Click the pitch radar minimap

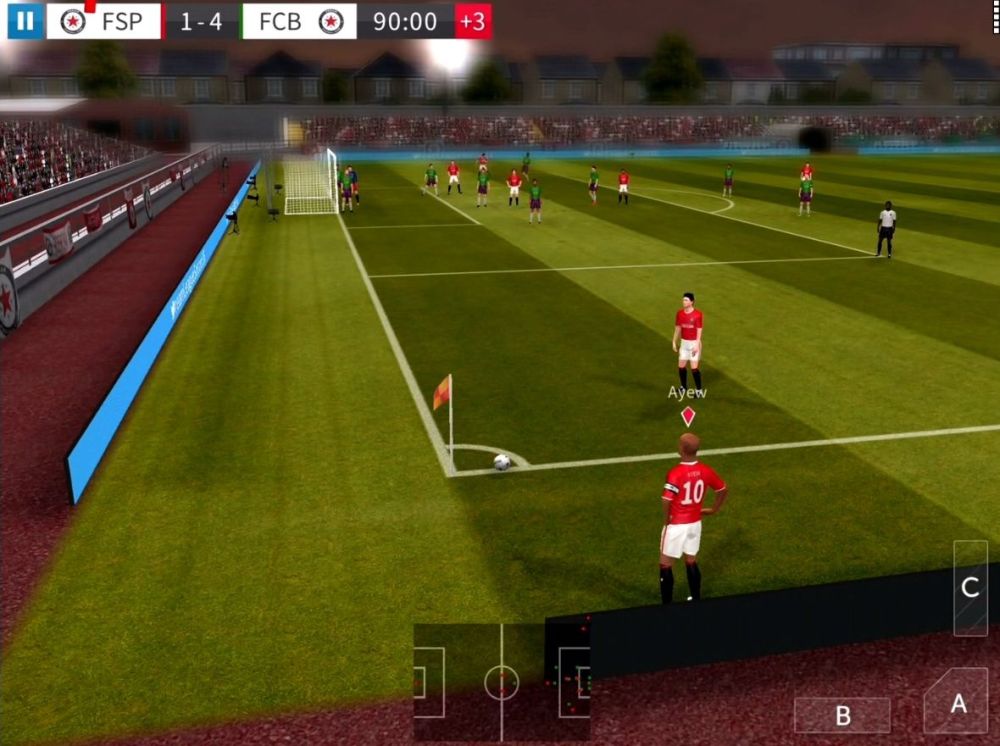click(501, 682)
